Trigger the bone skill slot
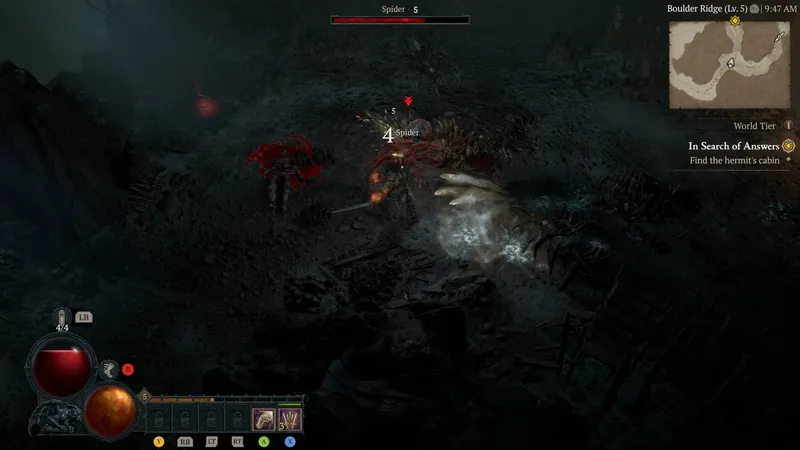This screenshot has height=450, width=800. [263, 419]
